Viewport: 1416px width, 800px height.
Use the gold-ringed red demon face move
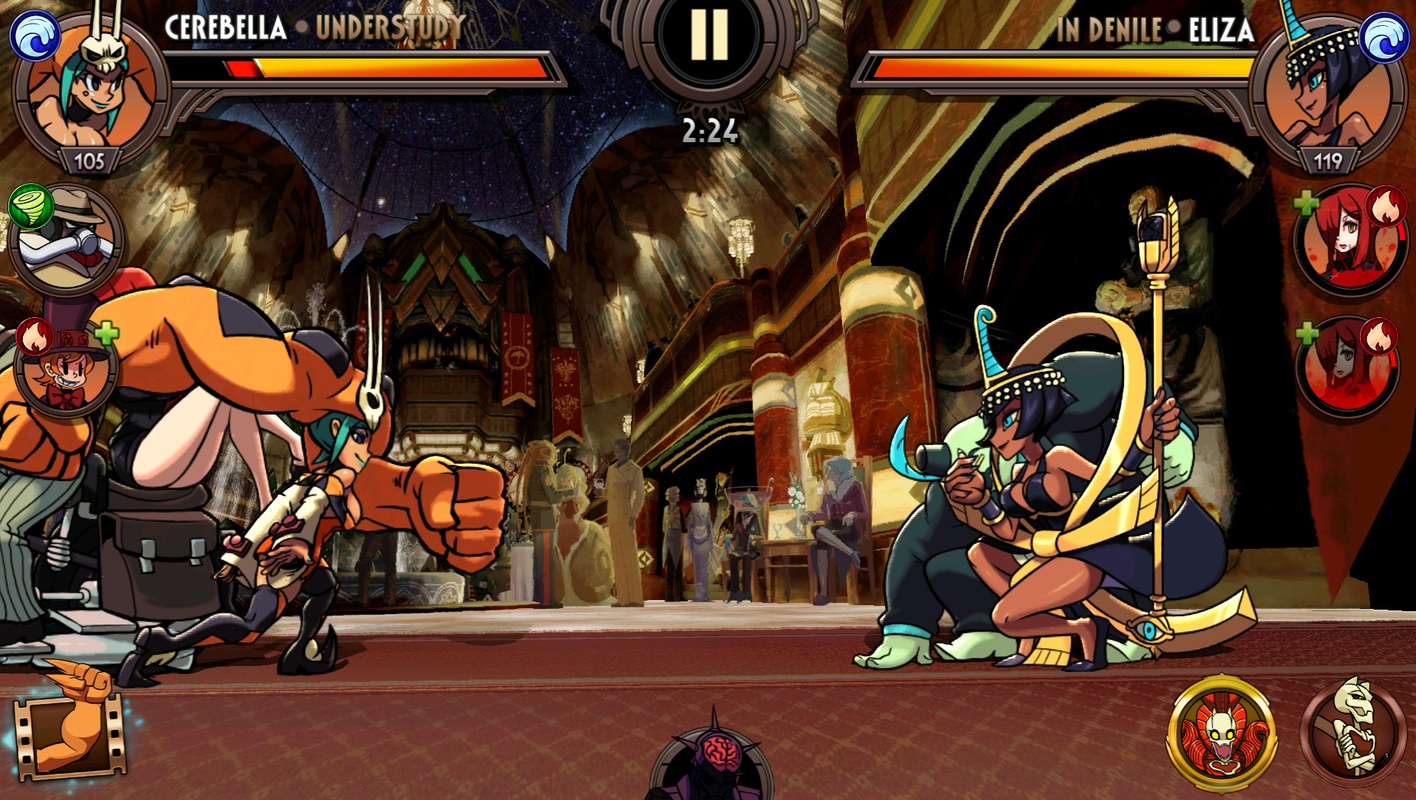(x=1221, y=732)
